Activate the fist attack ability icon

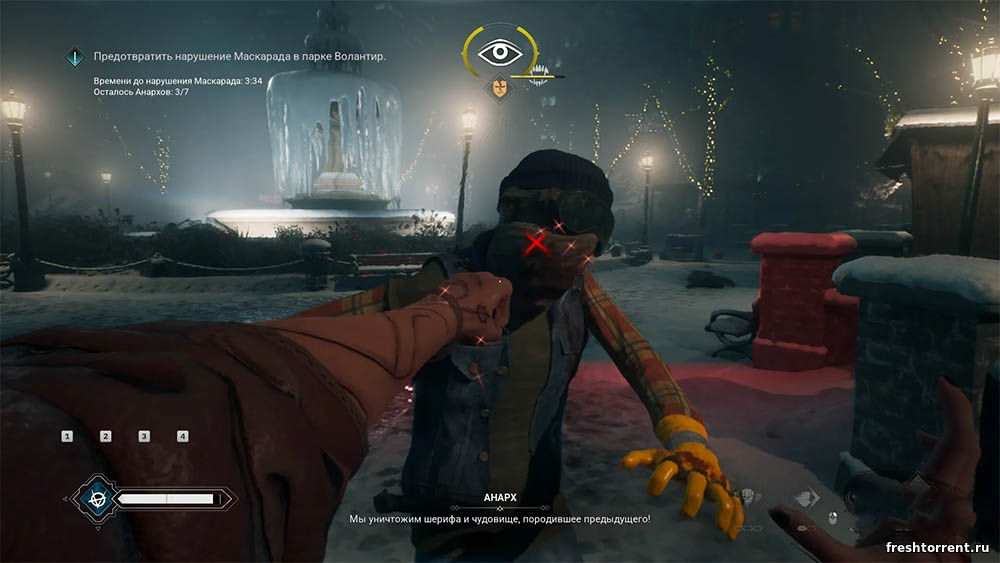747,497
